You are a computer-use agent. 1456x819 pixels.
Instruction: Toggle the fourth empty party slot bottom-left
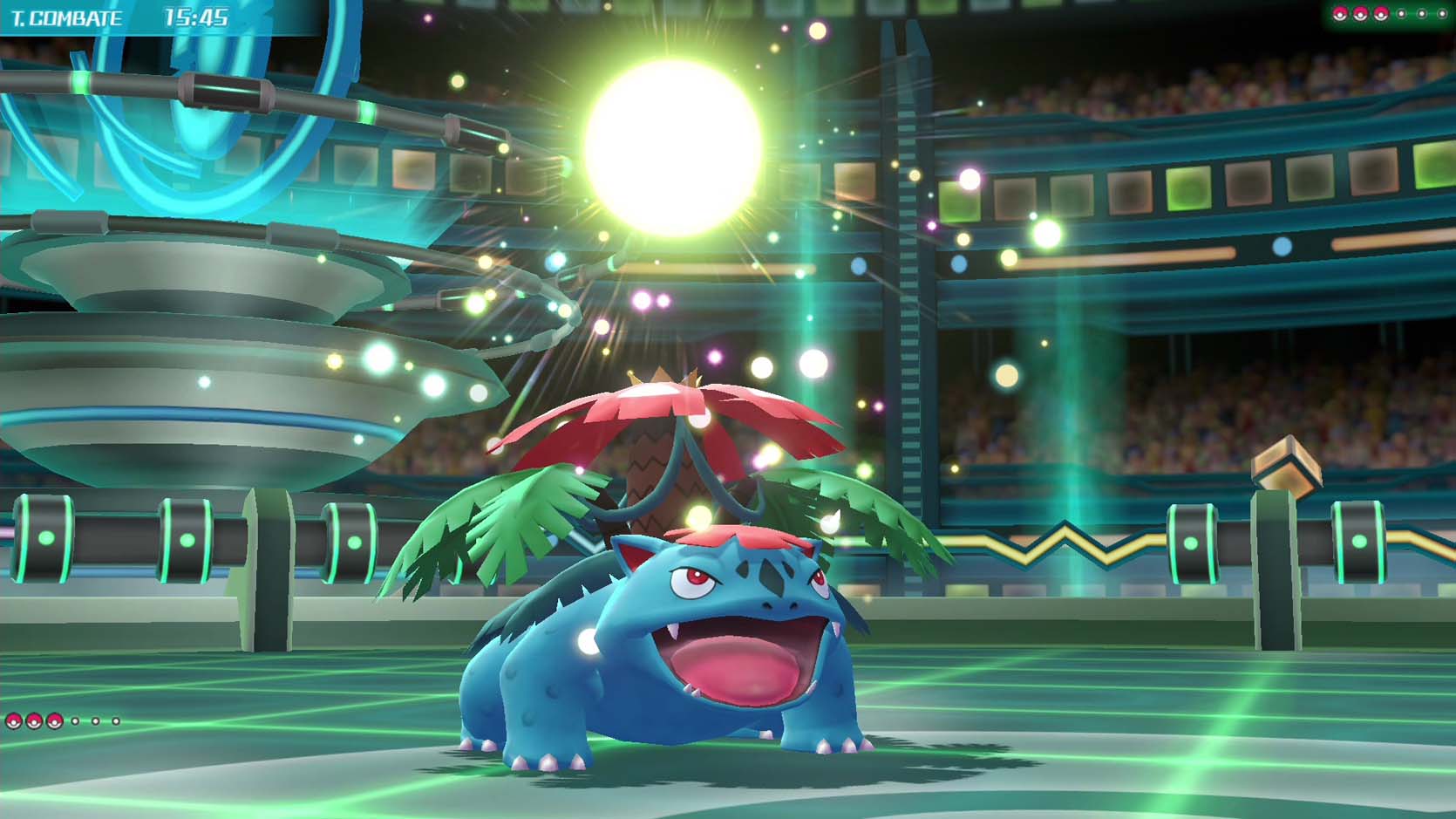[x=75, y=721]
